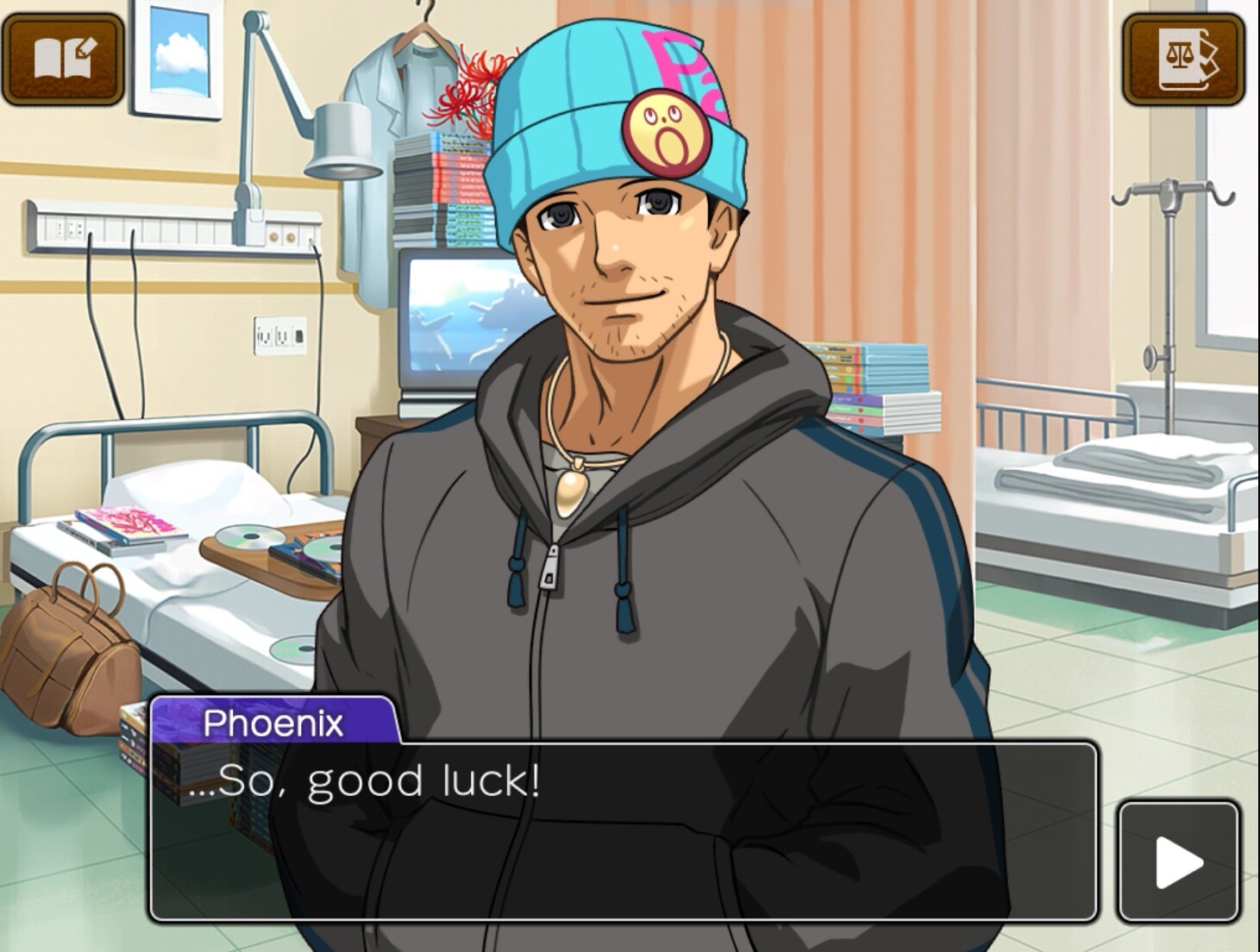The height and width of the screenshot is (952, 1260).
Task: Advance dialogue with the play arrow button
Action: 1178,861
